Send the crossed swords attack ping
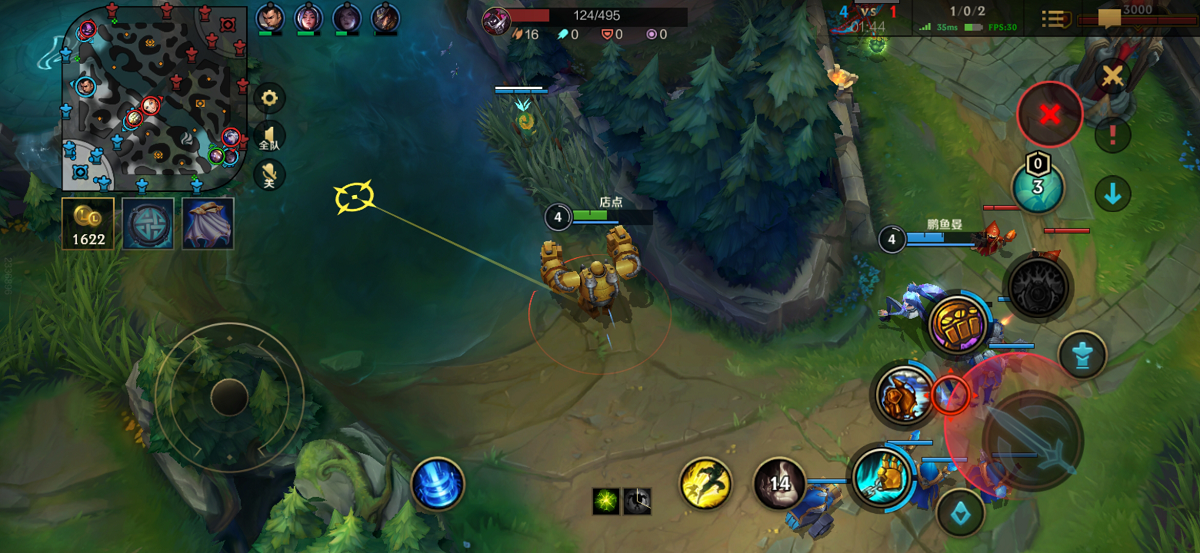 (1111, 76)
